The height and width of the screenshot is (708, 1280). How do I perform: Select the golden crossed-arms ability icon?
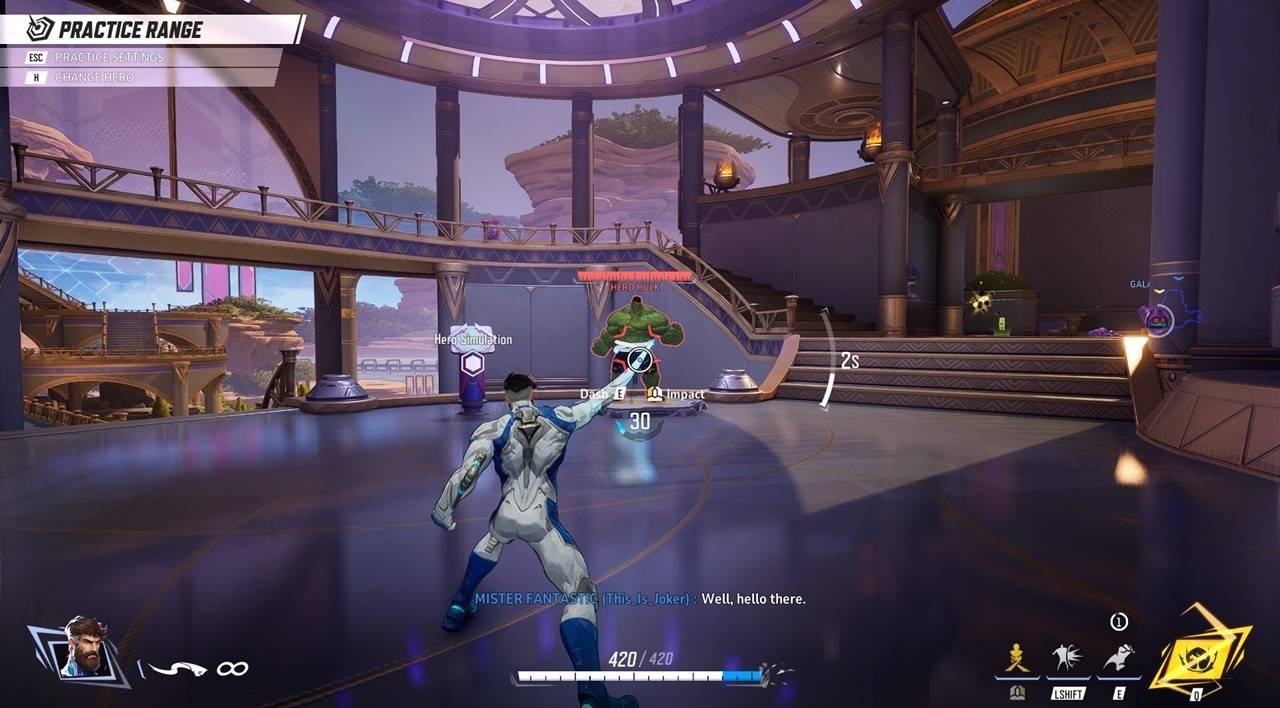[x=1017, y=659]
